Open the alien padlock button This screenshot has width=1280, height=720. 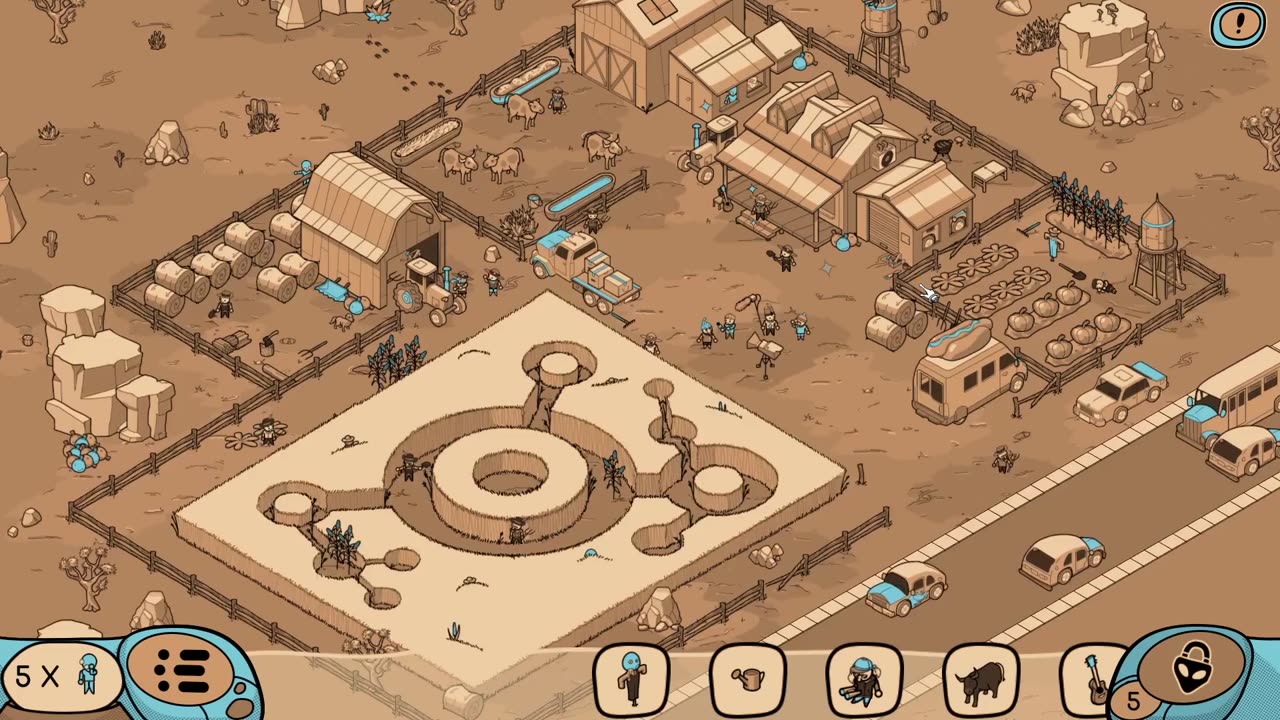pos(1192,668)
